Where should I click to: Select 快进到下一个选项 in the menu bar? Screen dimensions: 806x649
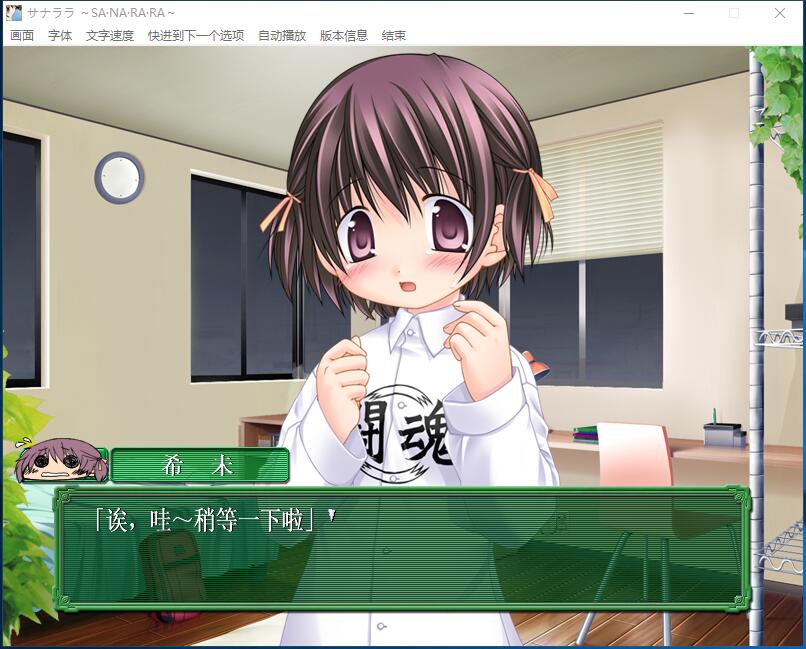[x=196, y=36]
